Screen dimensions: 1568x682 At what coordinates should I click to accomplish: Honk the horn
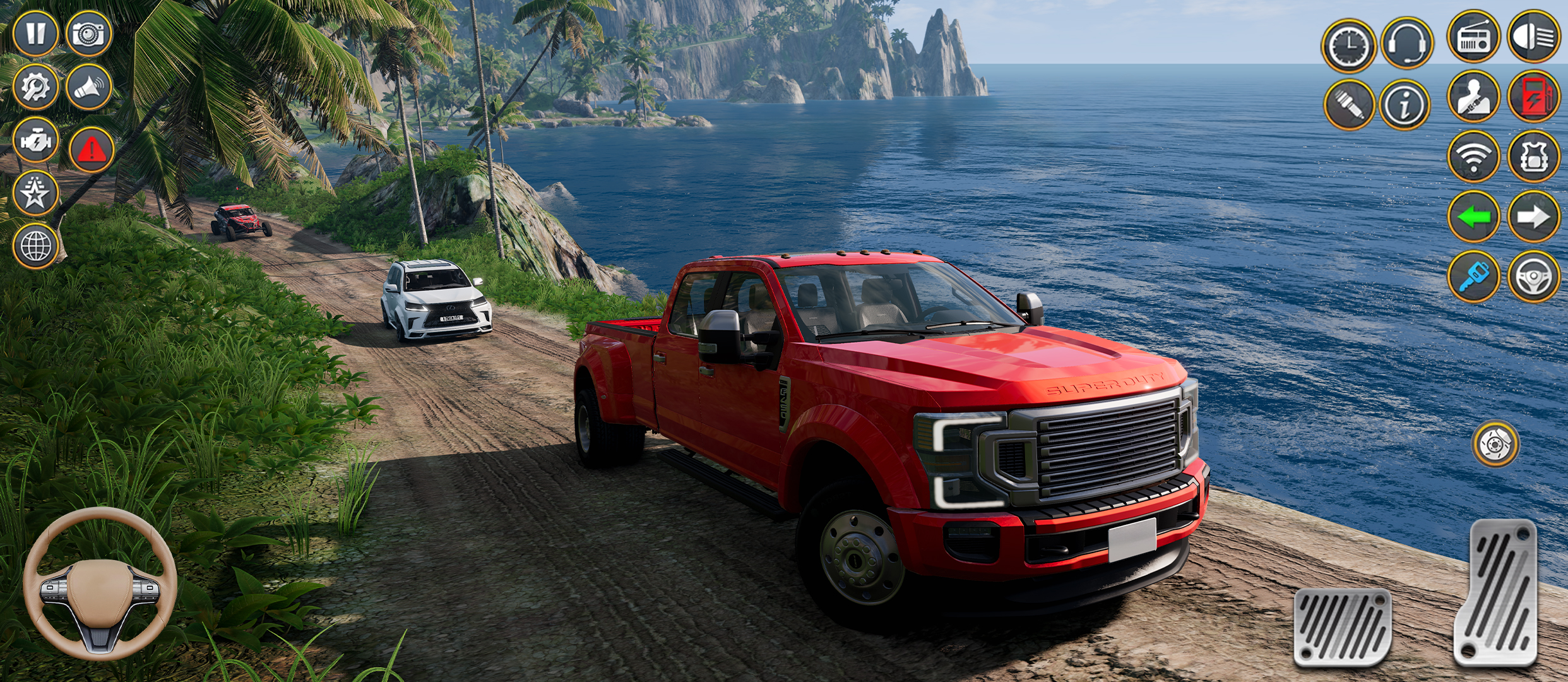[x=90, y=85]
